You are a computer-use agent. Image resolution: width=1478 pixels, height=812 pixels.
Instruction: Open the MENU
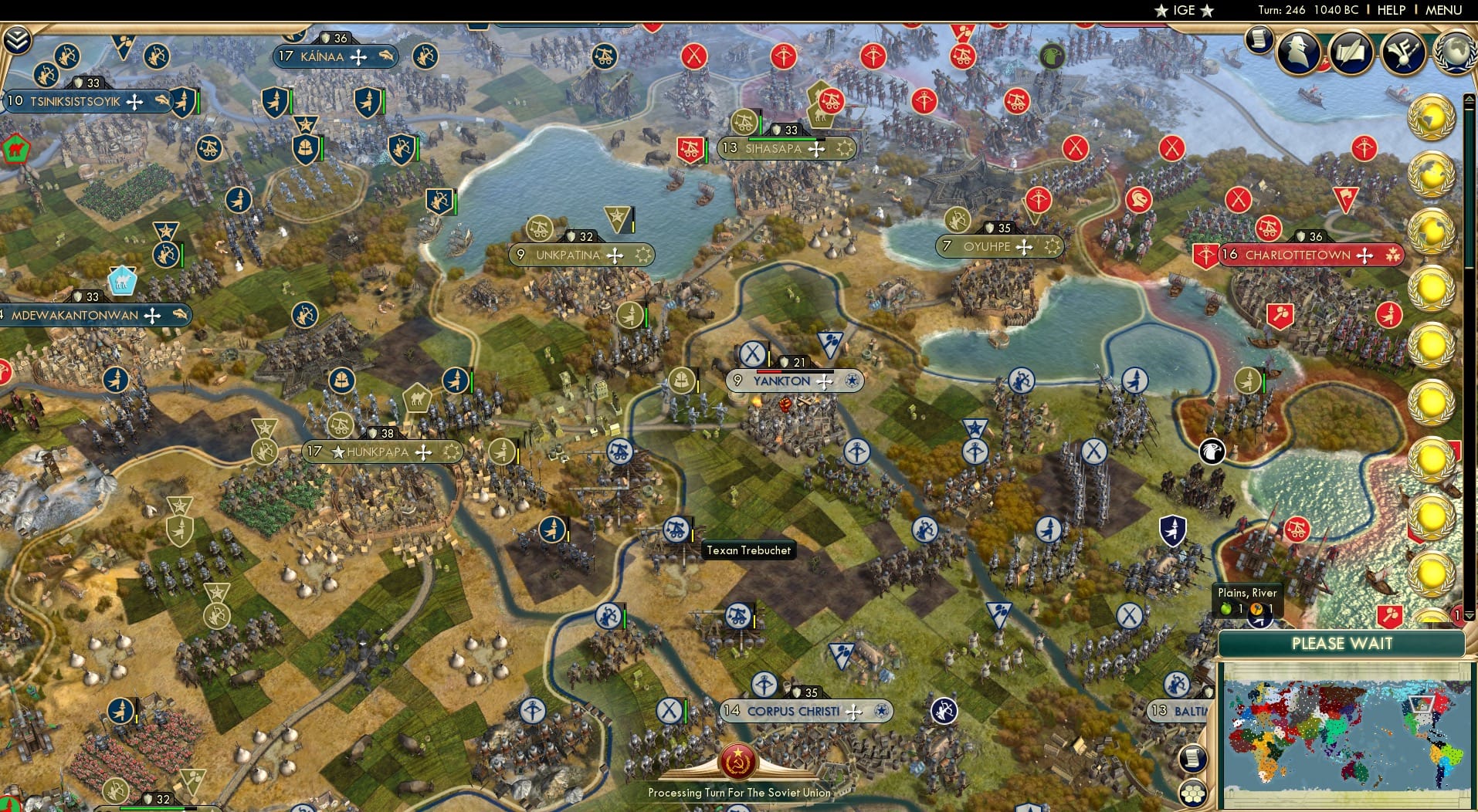(1445, 10)
